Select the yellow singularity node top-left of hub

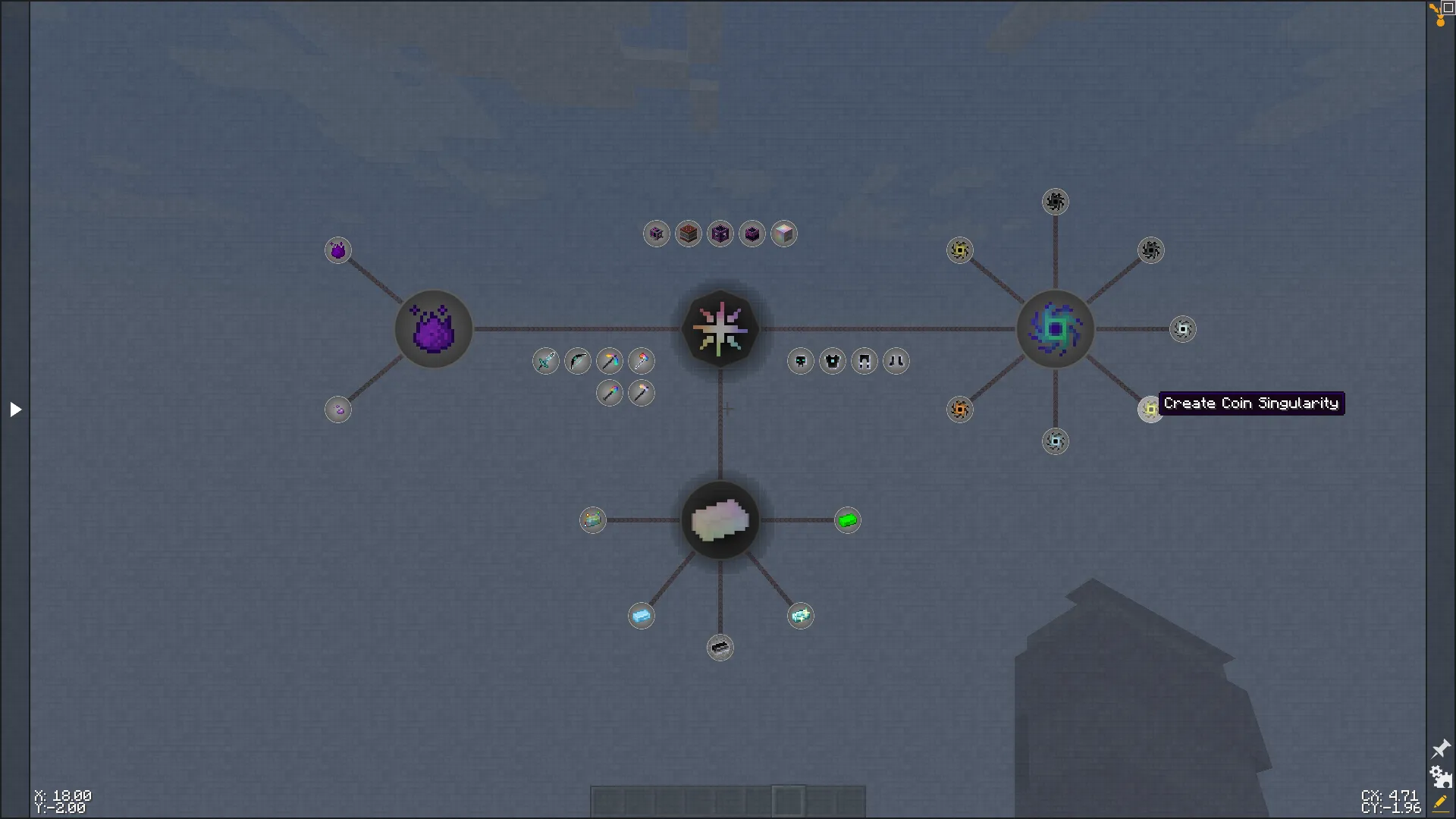tap(959, 250)
